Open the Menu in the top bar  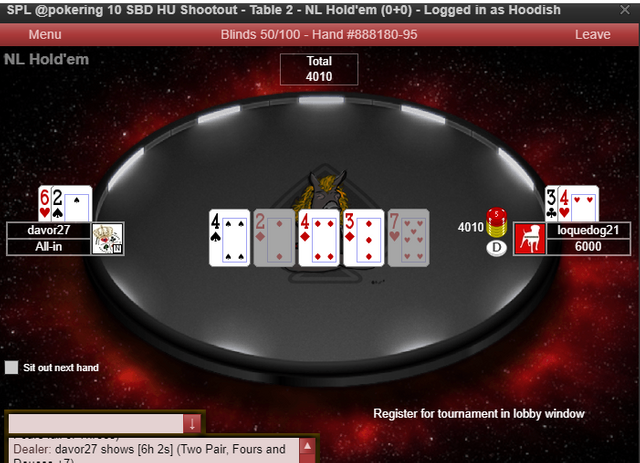[45, 34]
